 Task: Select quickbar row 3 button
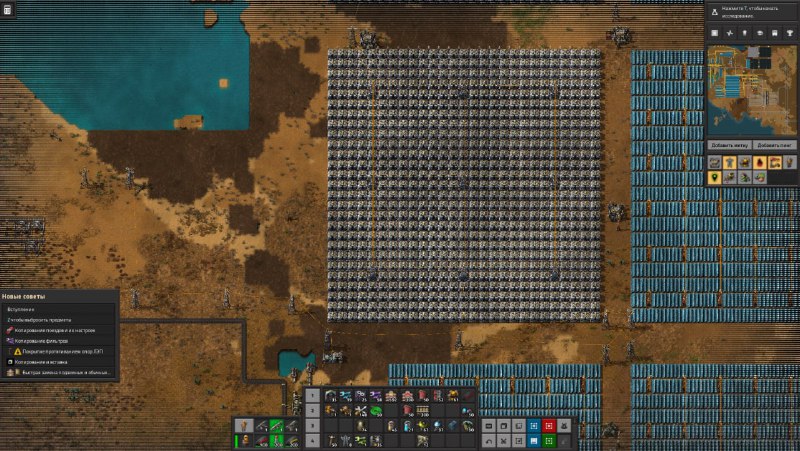click(x=312, y=425)
